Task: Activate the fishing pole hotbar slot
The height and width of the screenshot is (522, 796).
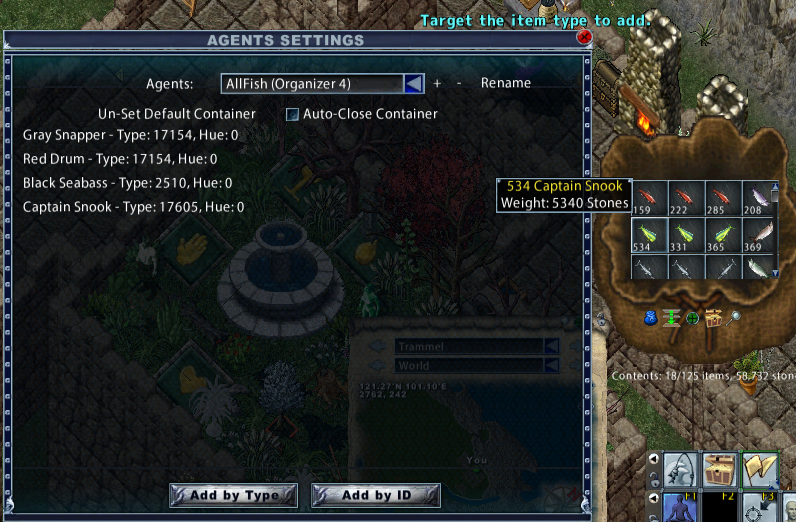Action: pyautogui.click(x=680, y=468)
